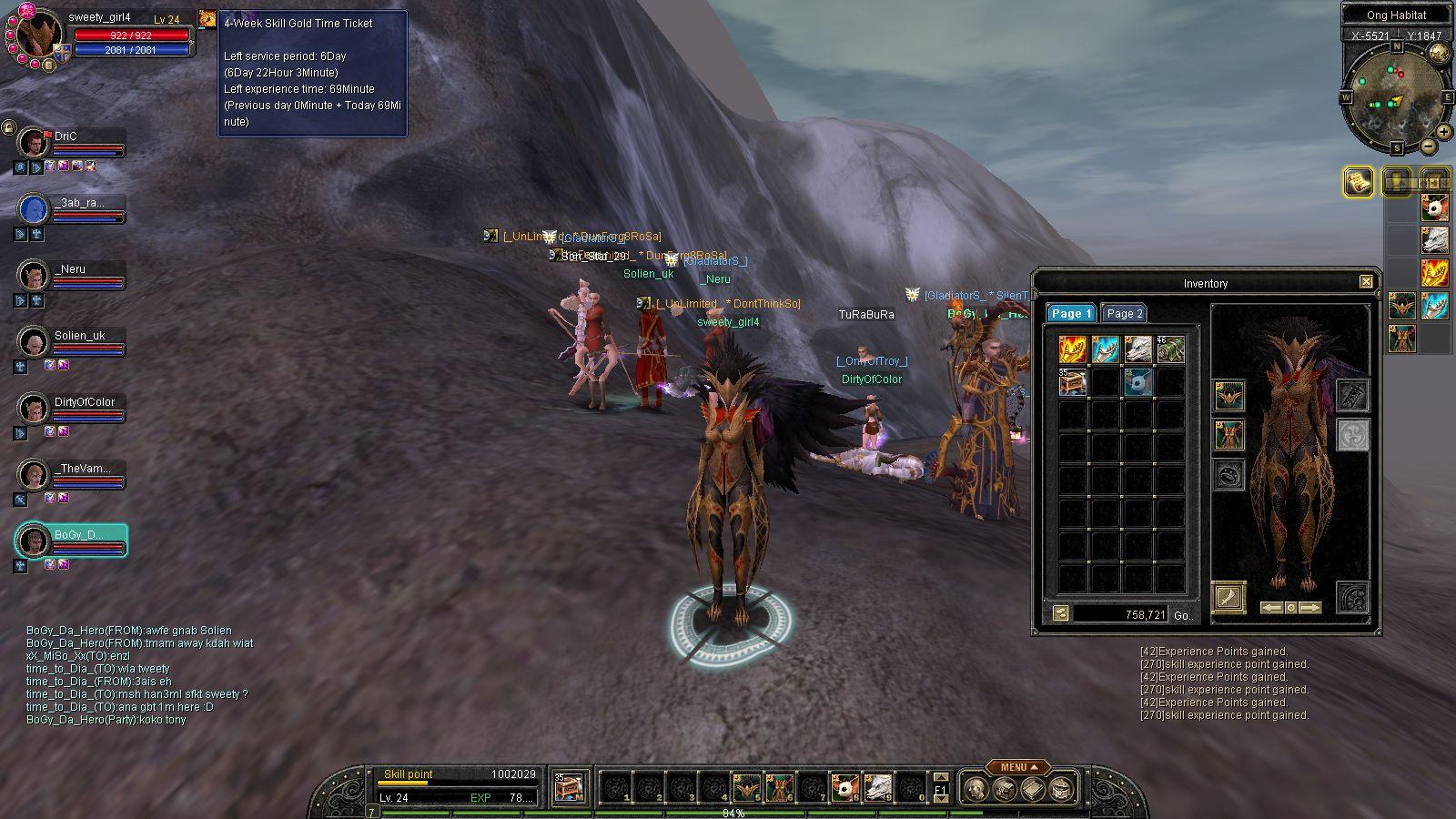
Task: Select the white dragon item in inventory
Action: [x=1137, y=349]
